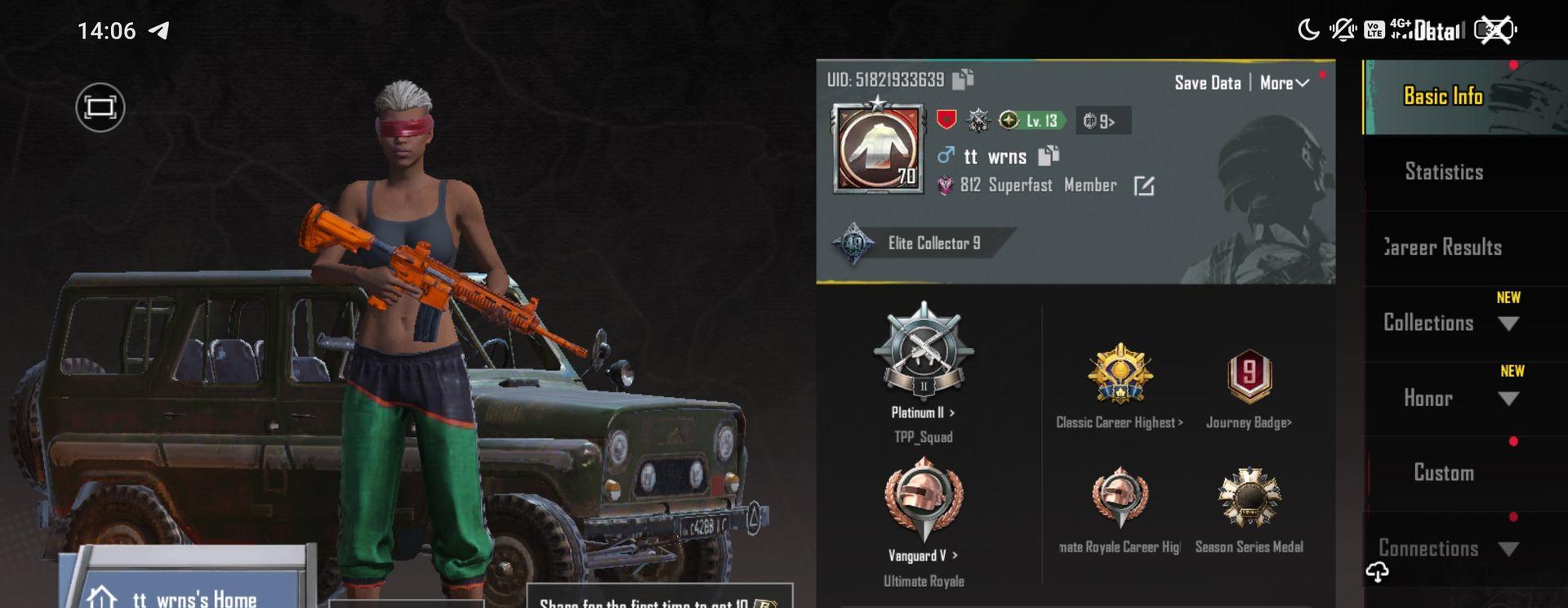Viewport: 1568px width, 608px height.
Task: Open the More dropdown
Action: 1284,83
